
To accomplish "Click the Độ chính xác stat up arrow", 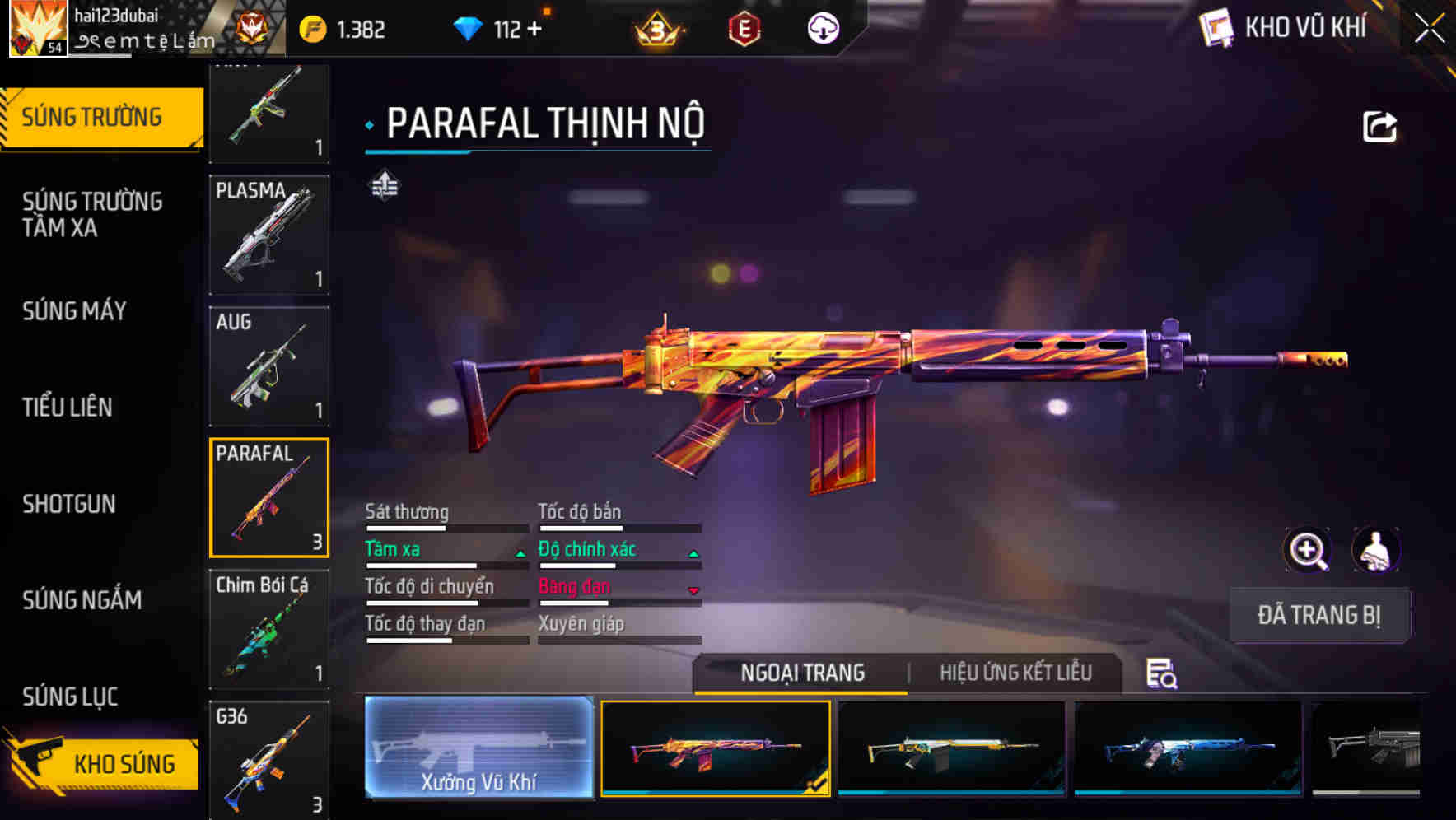I will click(x=694, y=552).
